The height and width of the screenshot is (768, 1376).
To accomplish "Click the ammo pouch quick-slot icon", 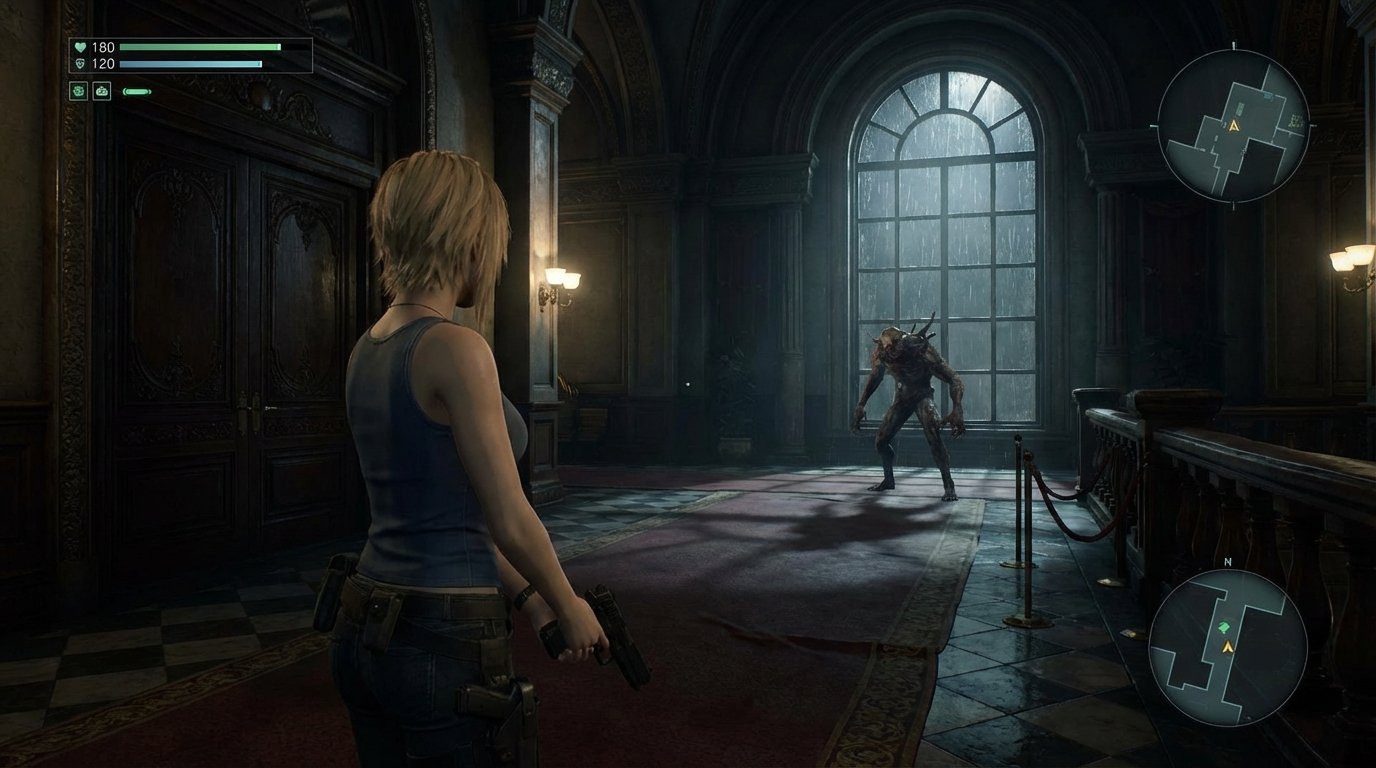I will [x=101, y=91].
